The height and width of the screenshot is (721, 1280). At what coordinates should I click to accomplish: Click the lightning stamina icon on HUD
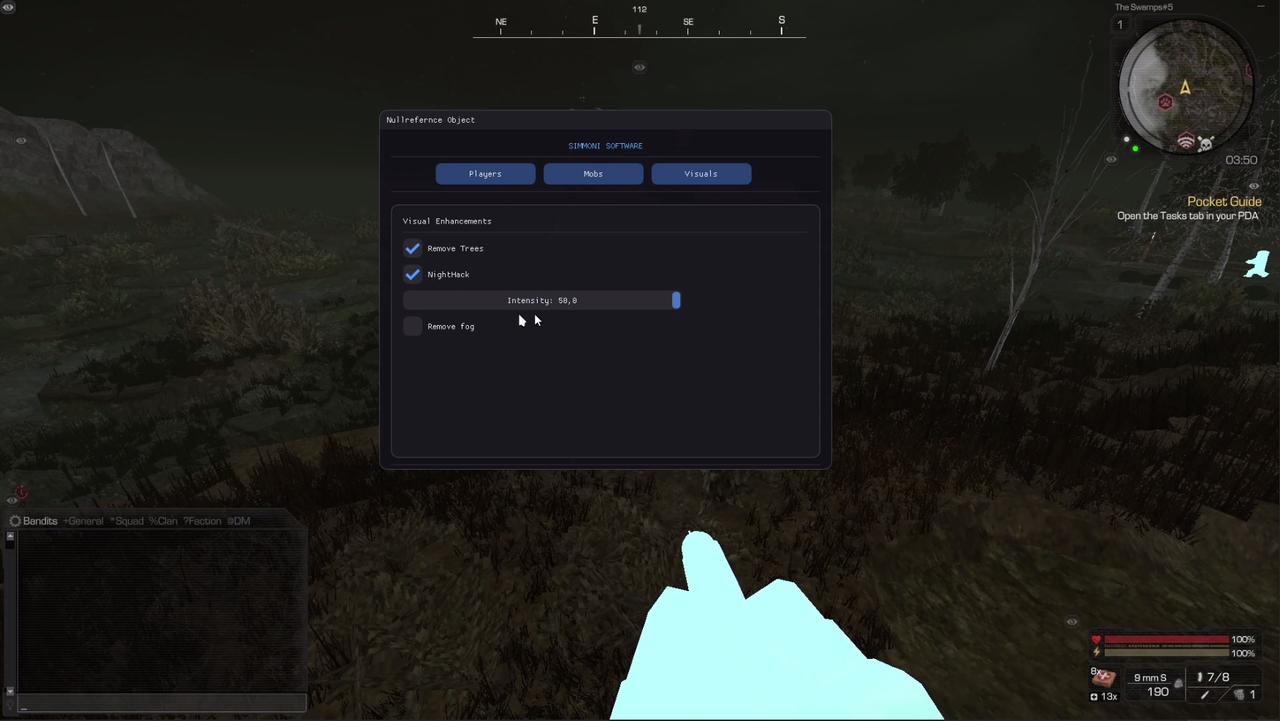click(x=1096, y=652)
